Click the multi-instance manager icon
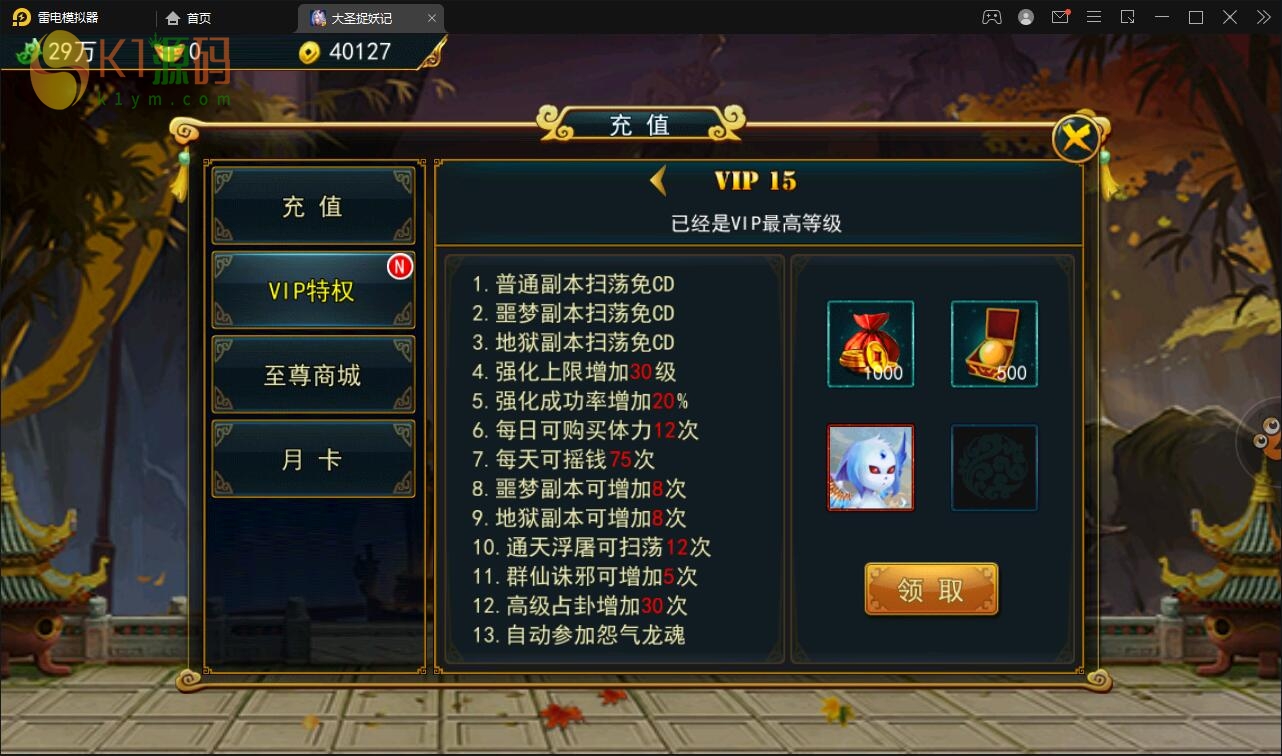The image size is (1282, 756). (1128, 17)
